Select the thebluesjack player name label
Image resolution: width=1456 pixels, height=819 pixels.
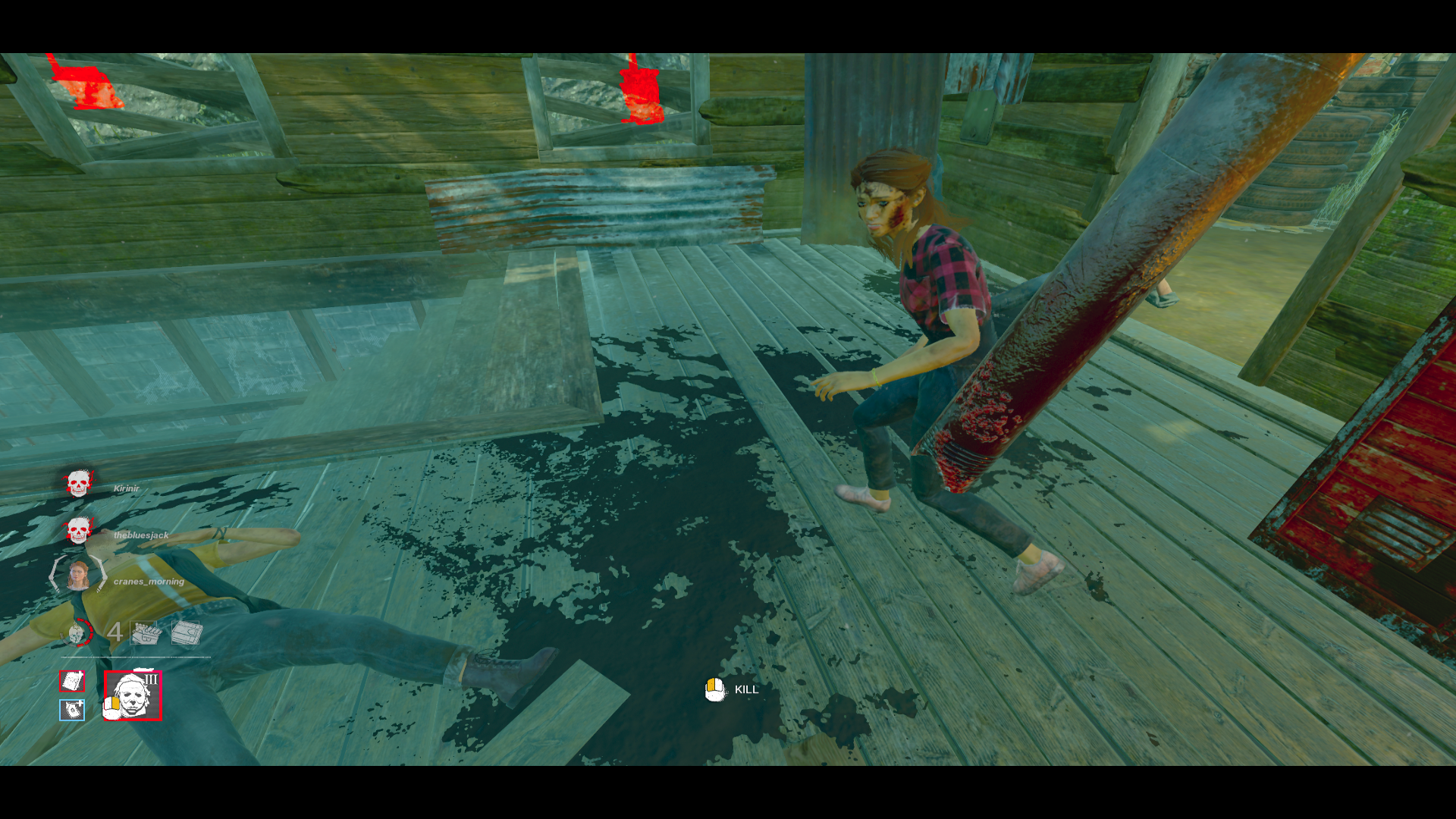pyautogui.click(x=141, y=535)
